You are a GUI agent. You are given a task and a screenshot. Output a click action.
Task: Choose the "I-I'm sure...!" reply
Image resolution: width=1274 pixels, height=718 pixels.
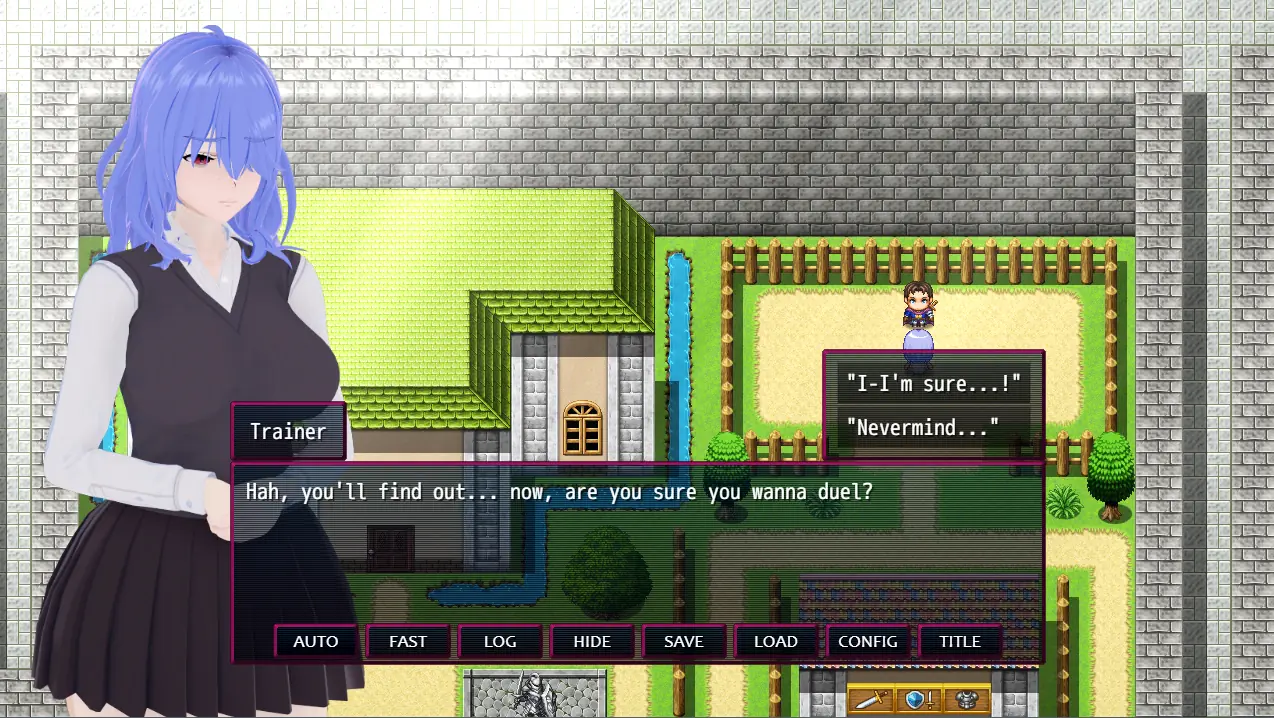pyautogui.click(x=933, y=383)
